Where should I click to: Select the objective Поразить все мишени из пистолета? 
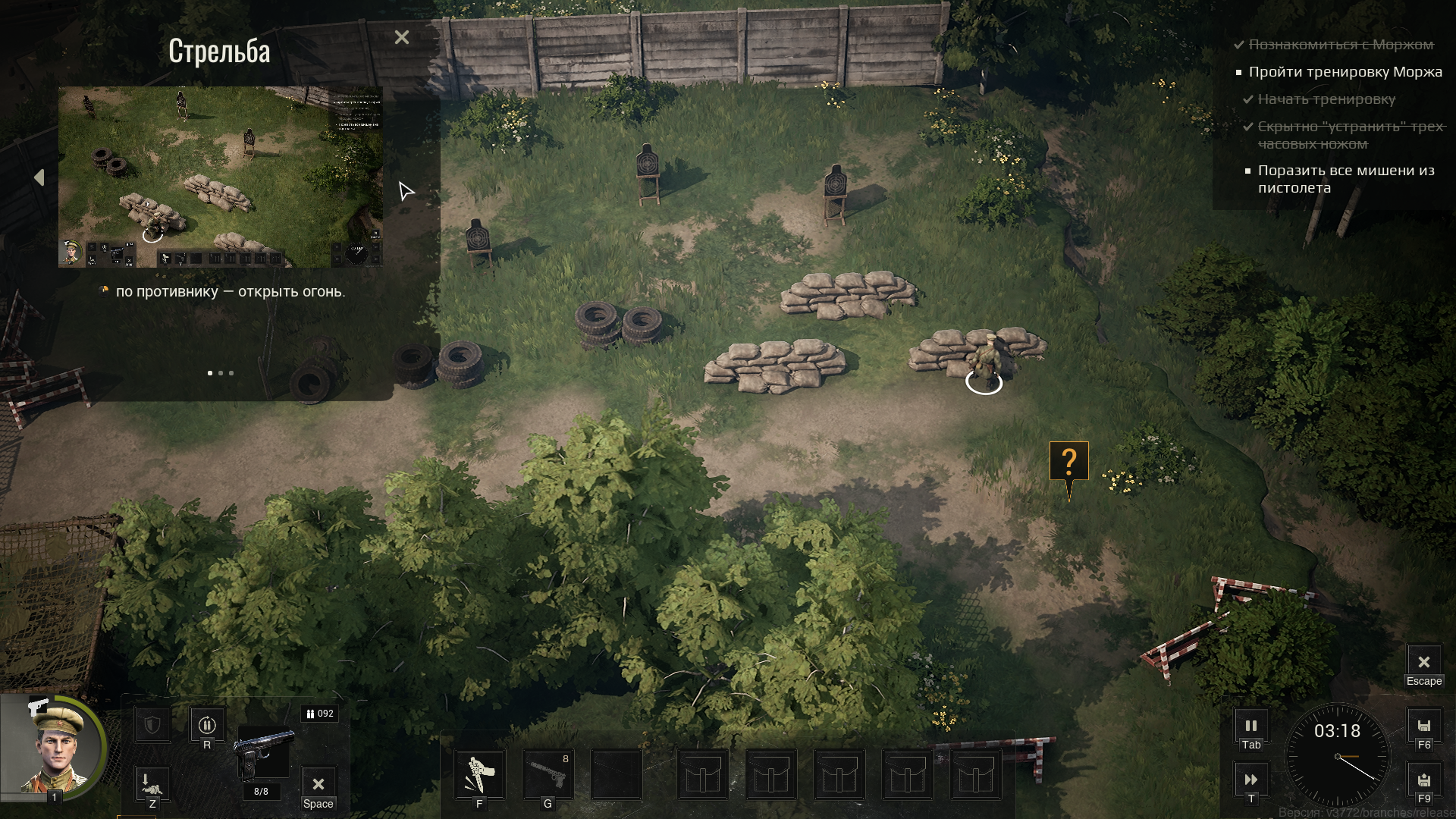[x=1345, y=179]
